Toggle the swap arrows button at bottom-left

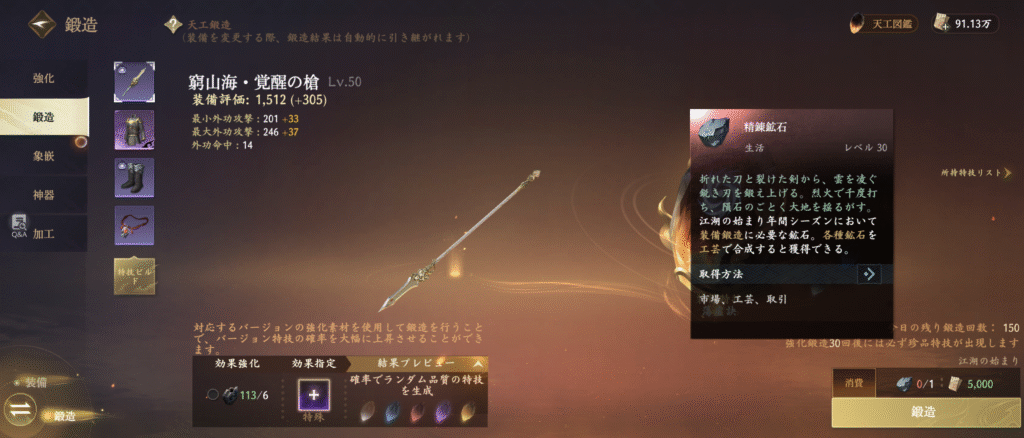coord(21,409)
